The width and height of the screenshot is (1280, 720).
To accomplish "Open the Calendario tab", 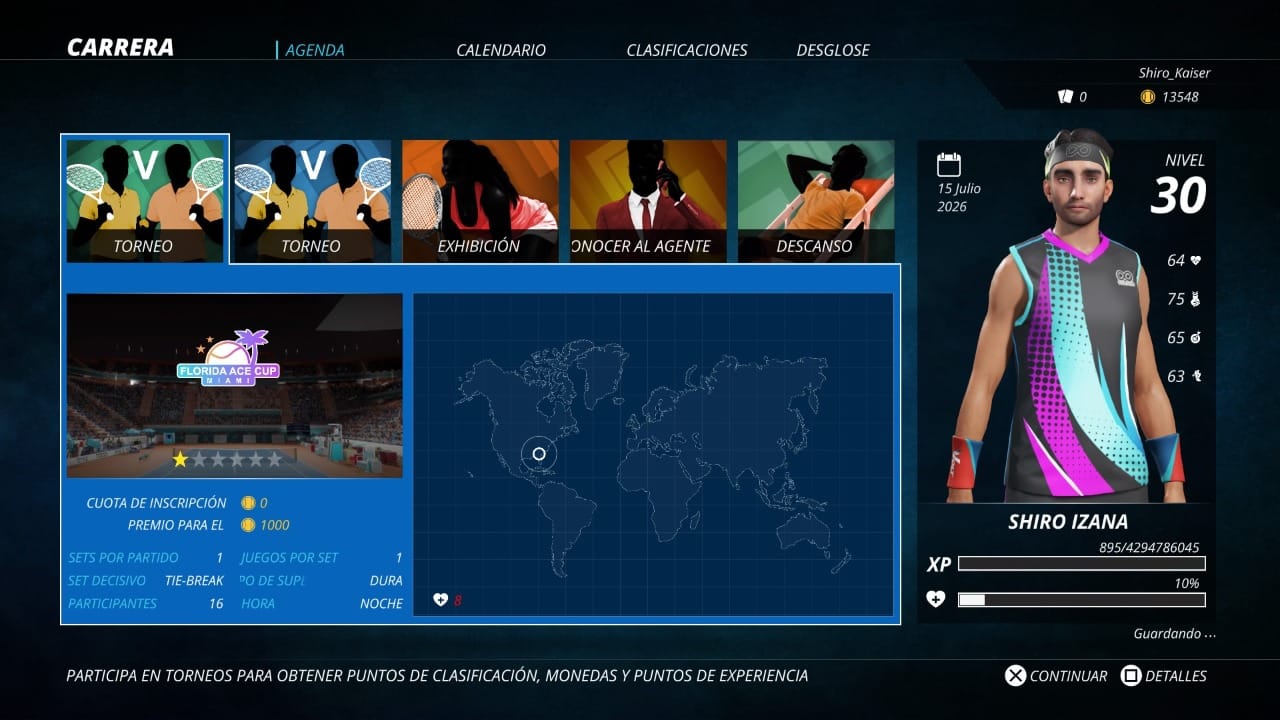I will click(x=501, y=50).
